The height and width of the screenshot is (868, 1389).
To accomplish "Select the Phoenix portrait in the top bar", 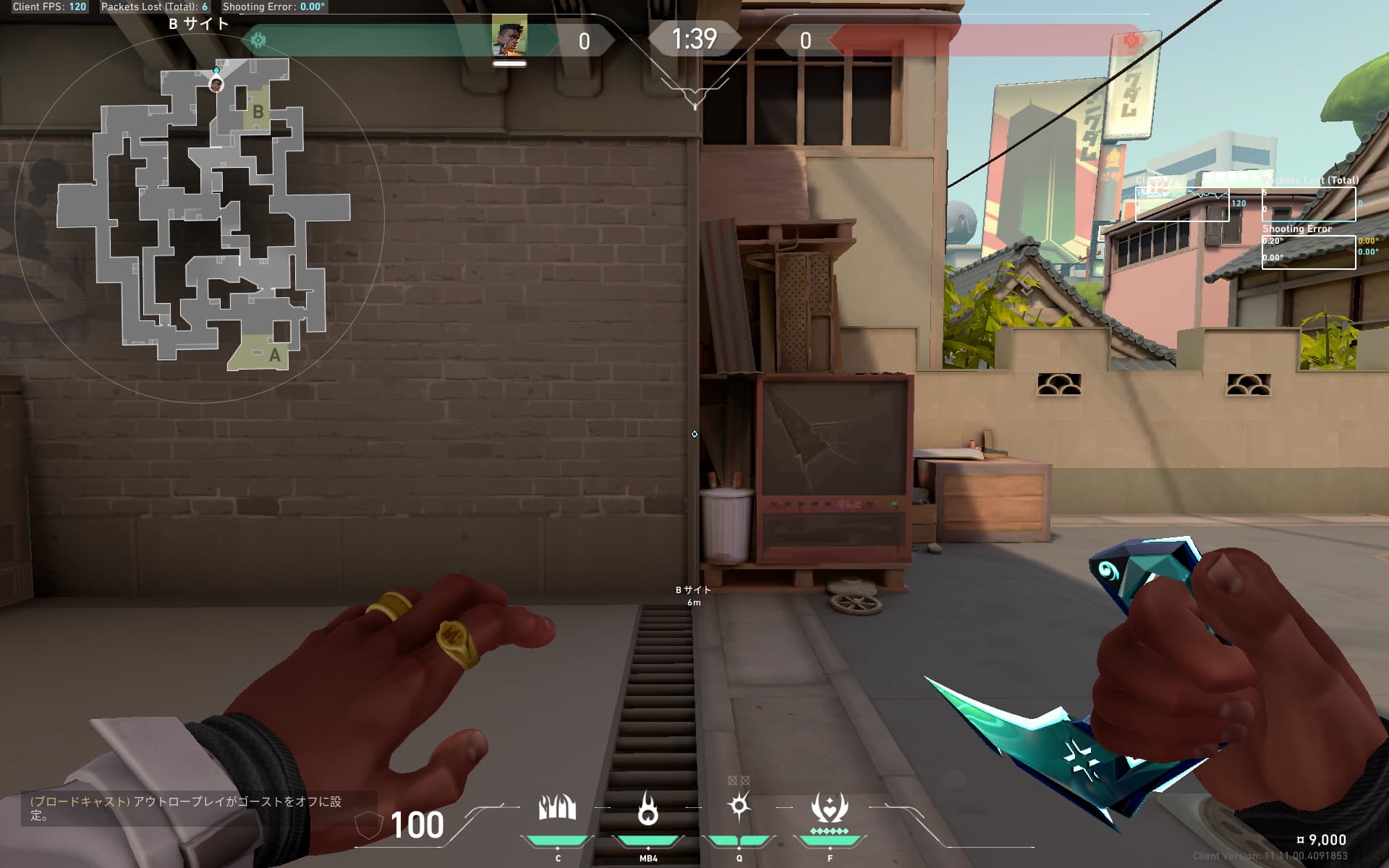I will point(509,39).
